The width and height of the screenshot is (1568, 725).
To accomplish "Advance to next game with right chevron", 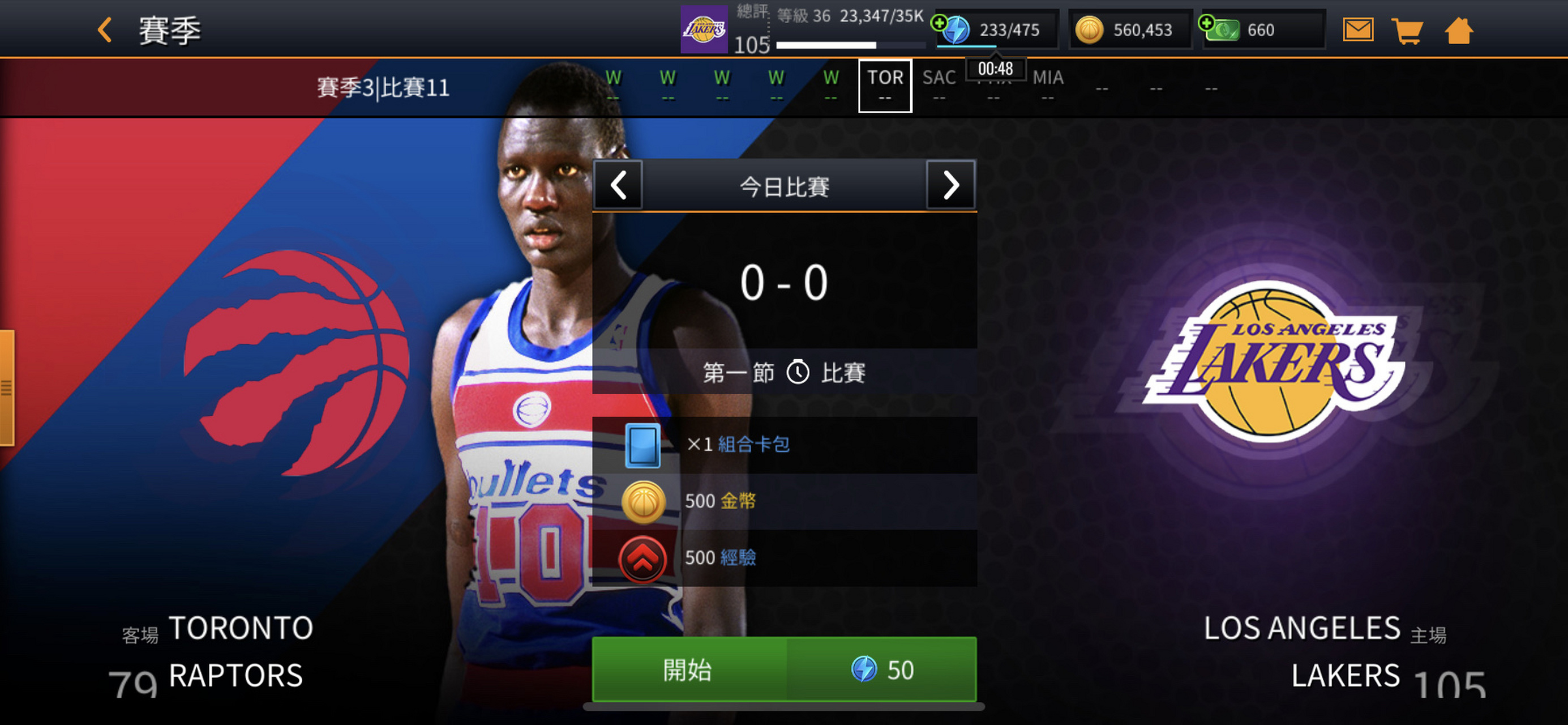I will (x=951, y=186).
